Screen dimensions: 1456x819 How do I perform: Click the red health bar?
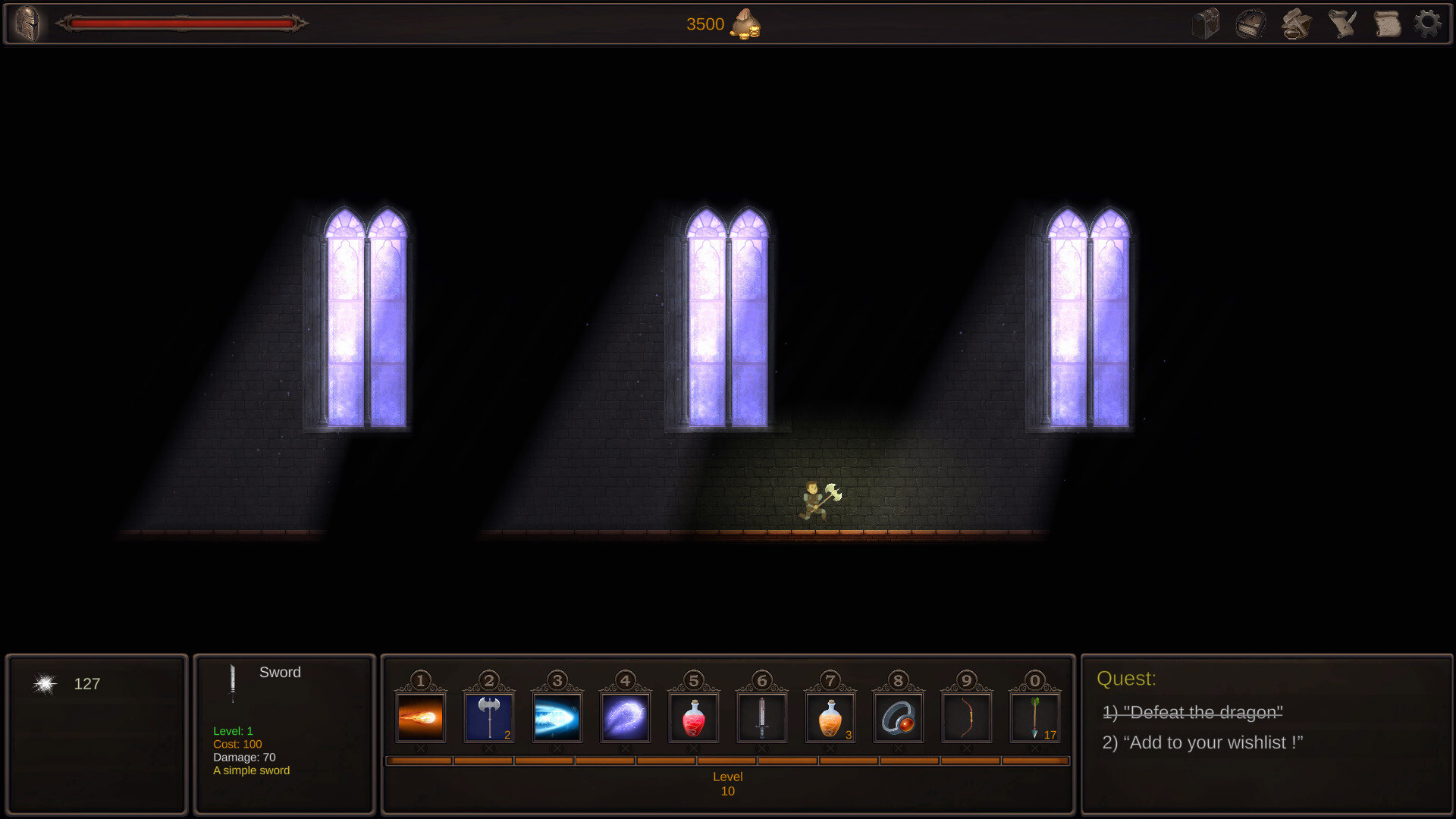[x=182, y=24]
